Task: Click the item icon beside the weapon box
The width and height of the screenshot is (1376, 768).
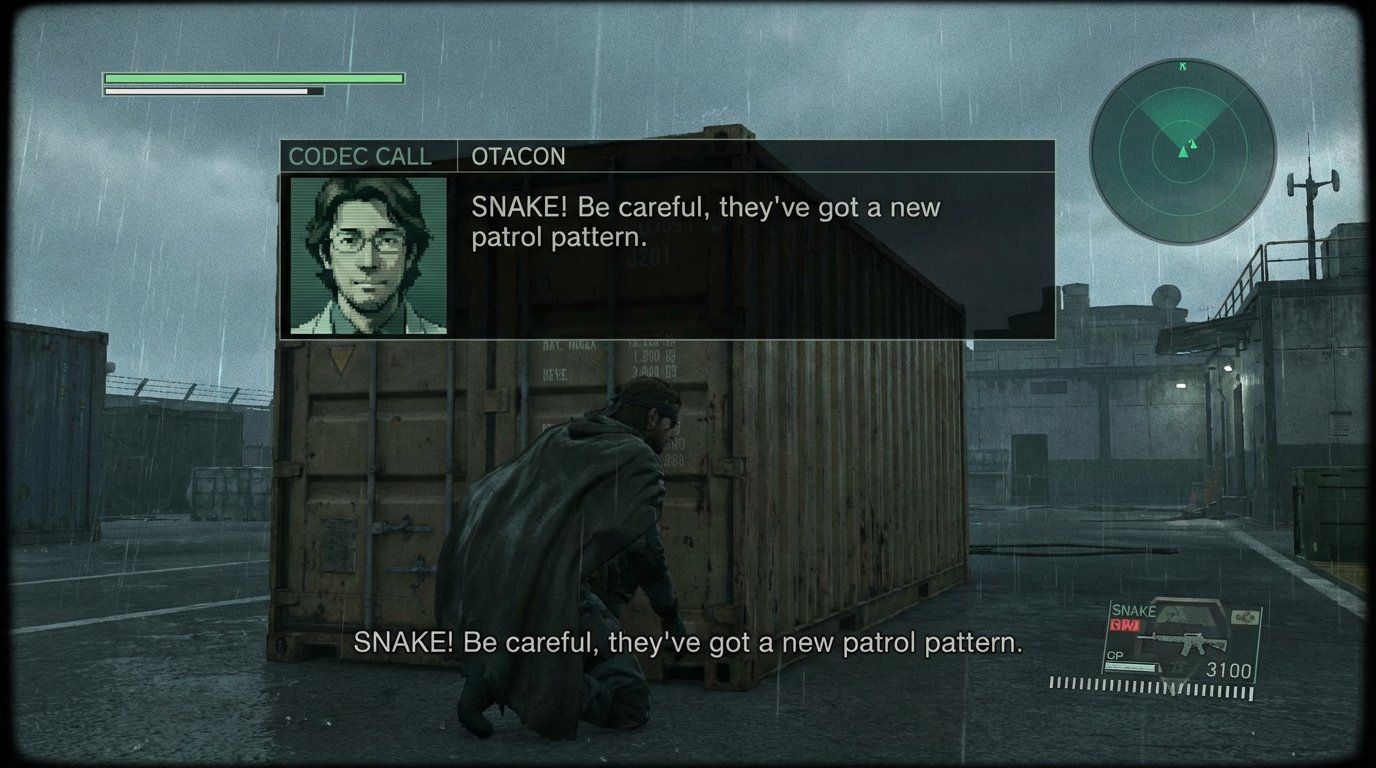Action: tap(1244, 617)
